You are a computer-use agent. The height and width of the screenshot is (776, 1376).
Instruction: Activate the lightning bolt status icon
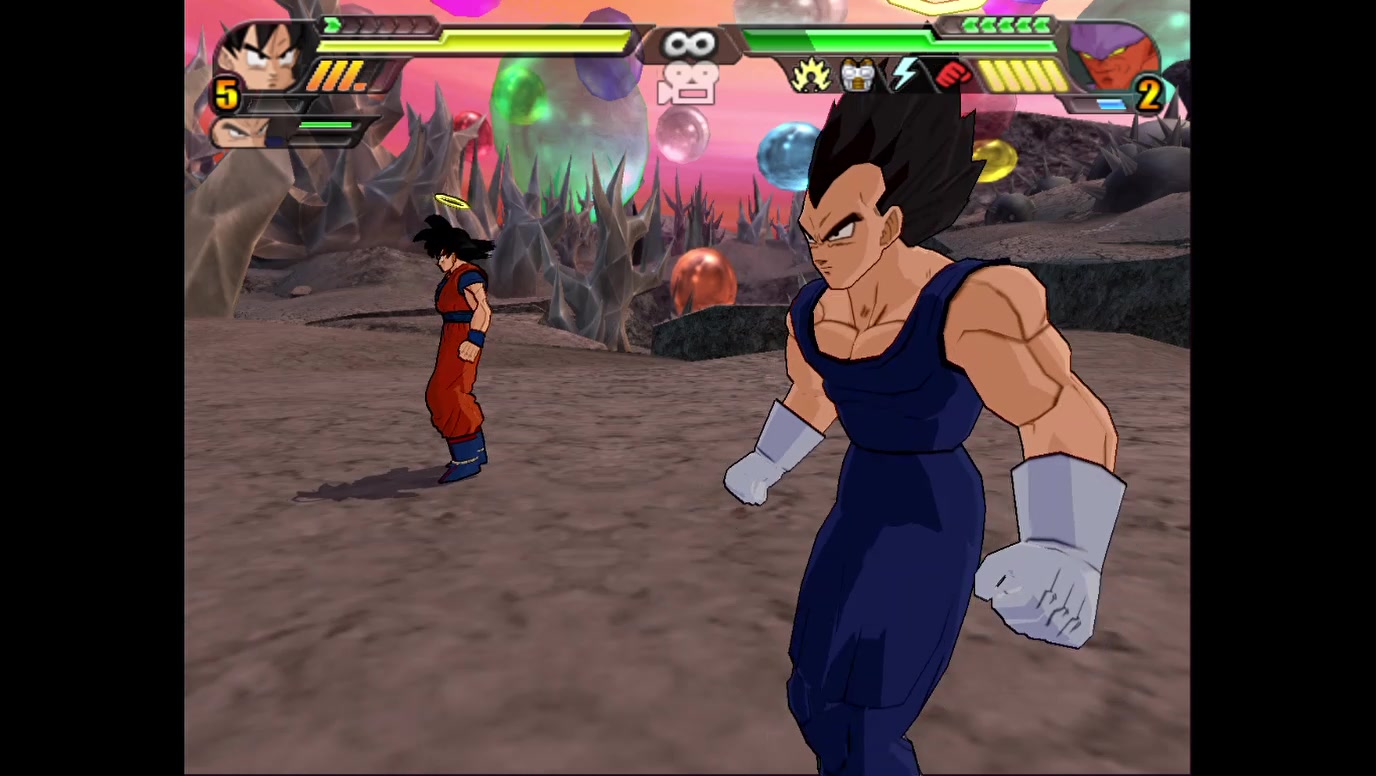click(x=905, y=75)
